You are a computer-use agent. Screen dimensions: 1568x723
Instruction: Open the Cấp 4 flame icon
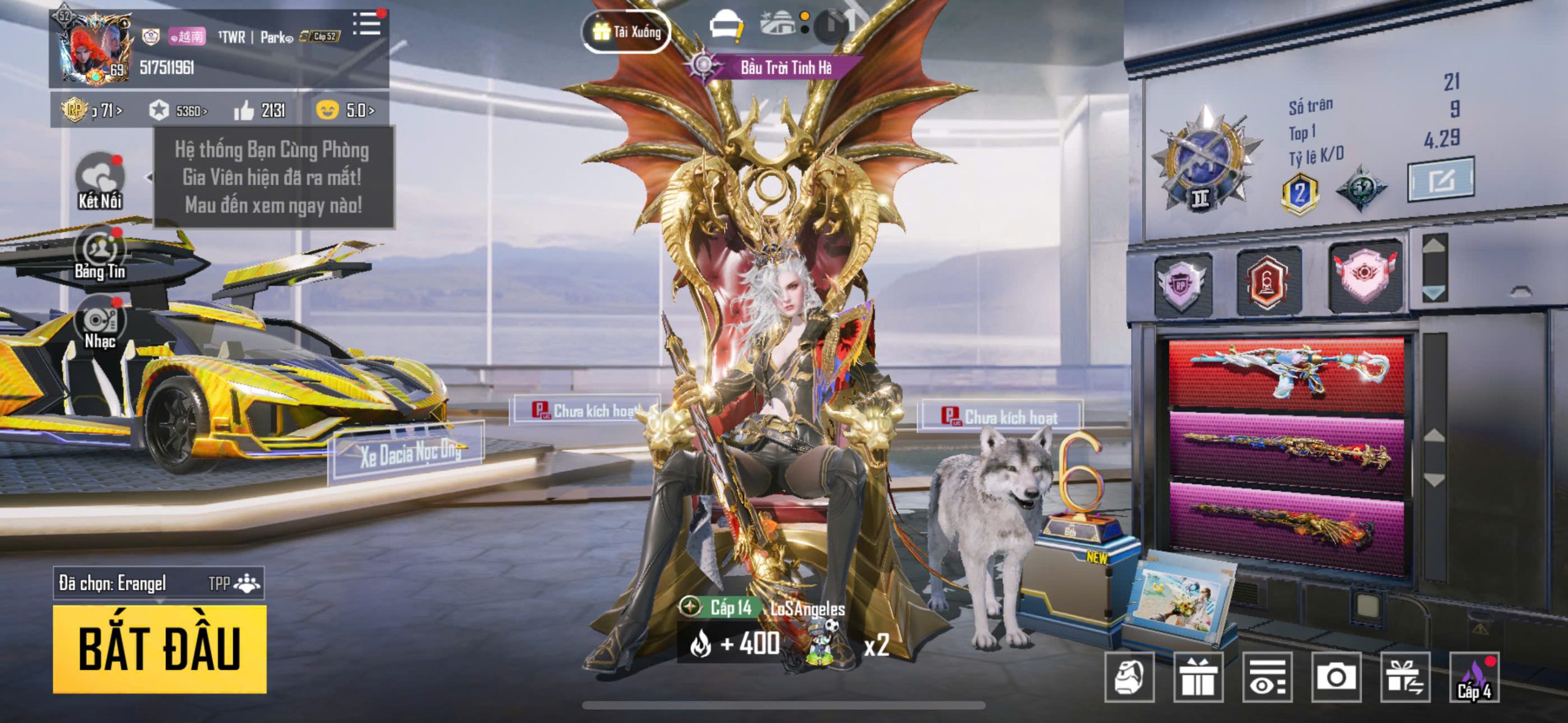(1474, 676)
